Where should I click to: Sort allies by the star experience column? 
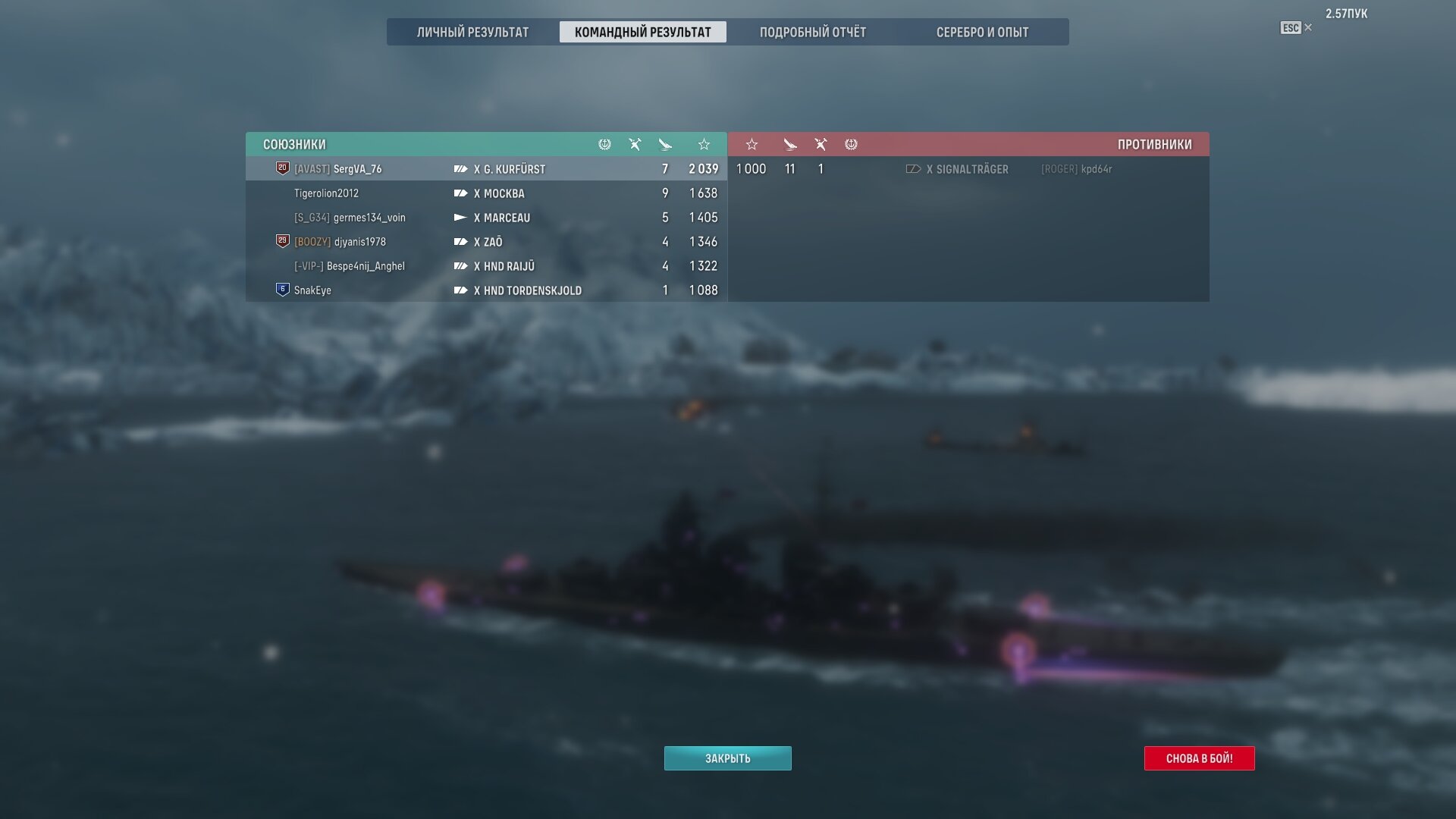click(x=704, y=144)
